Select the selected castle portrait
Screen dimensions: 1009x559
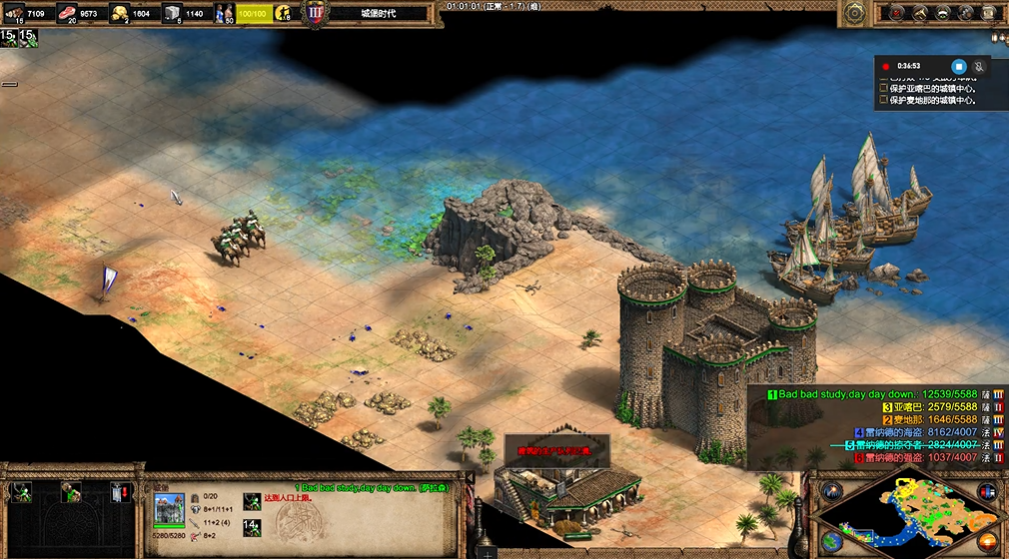click(x=168, y=510)
